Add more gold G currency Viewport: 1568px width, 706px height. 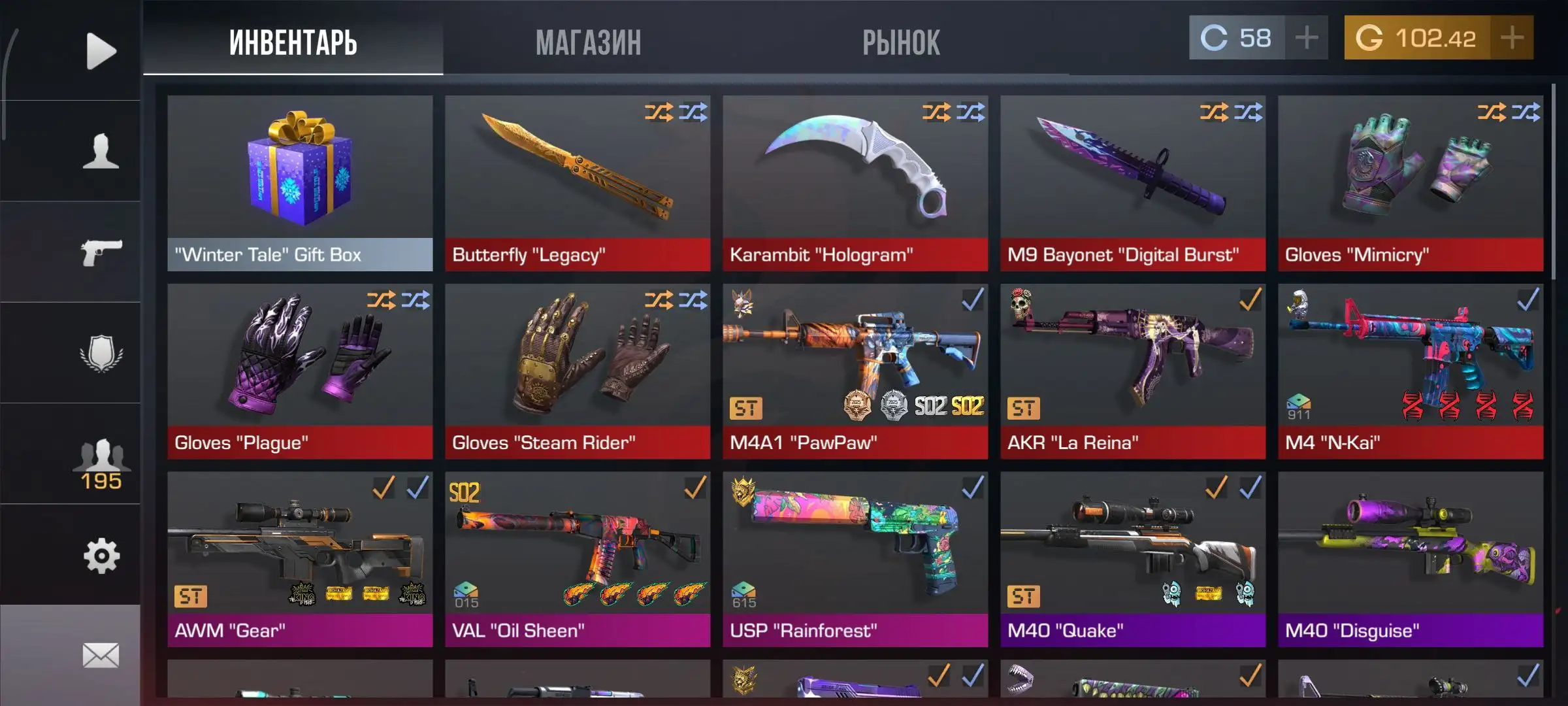pyautogui.click(x=1511, y=38)
